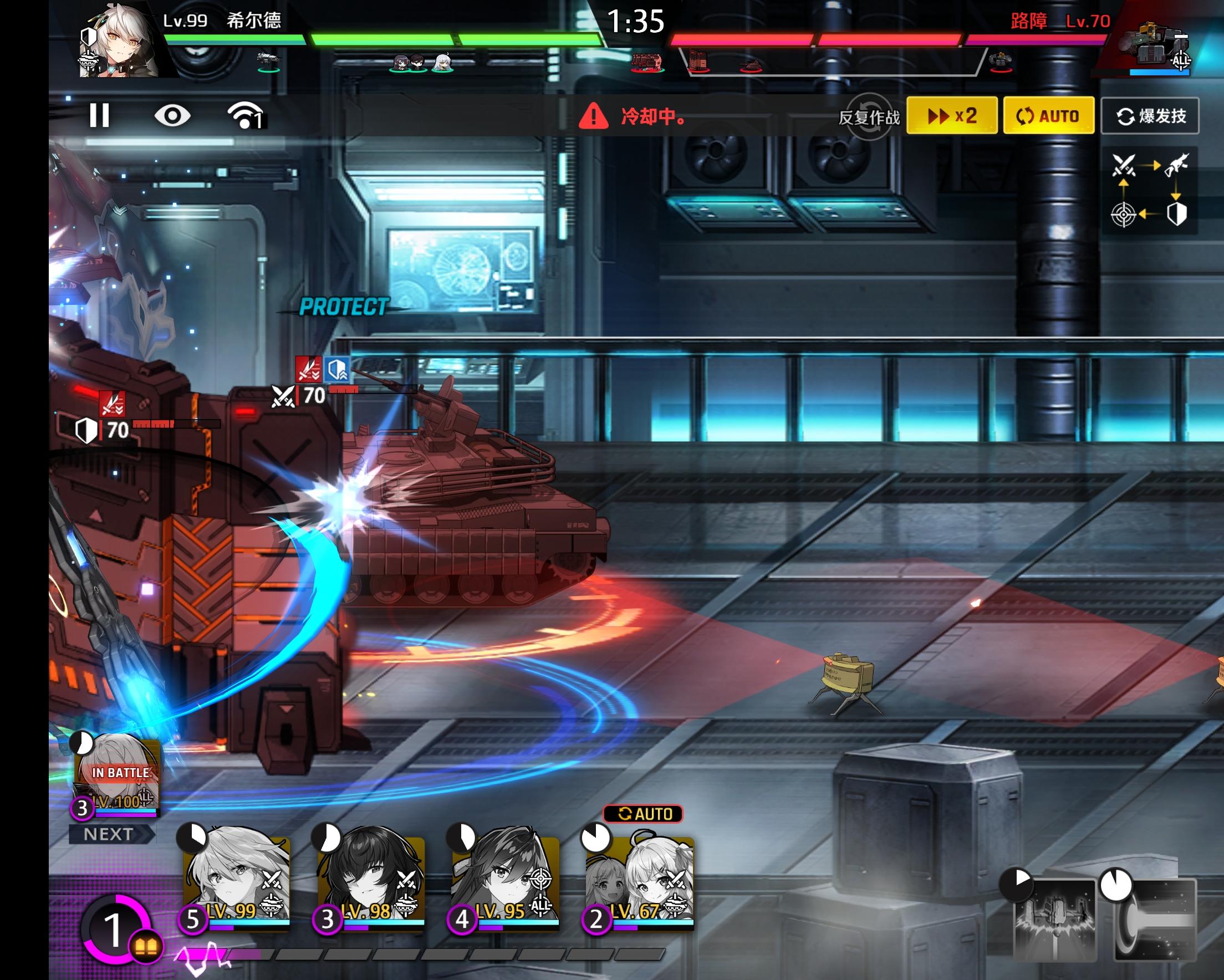Toggle the yellow AUTO battle button
This screenshot has height=980, width=1224.
tap(1049, 116)
